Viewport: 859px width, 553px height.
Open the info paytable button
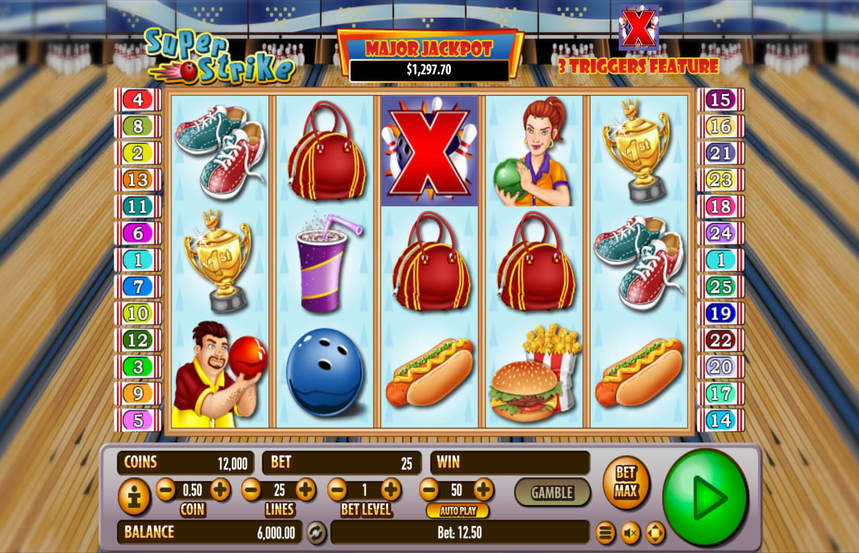pos(134,497)
